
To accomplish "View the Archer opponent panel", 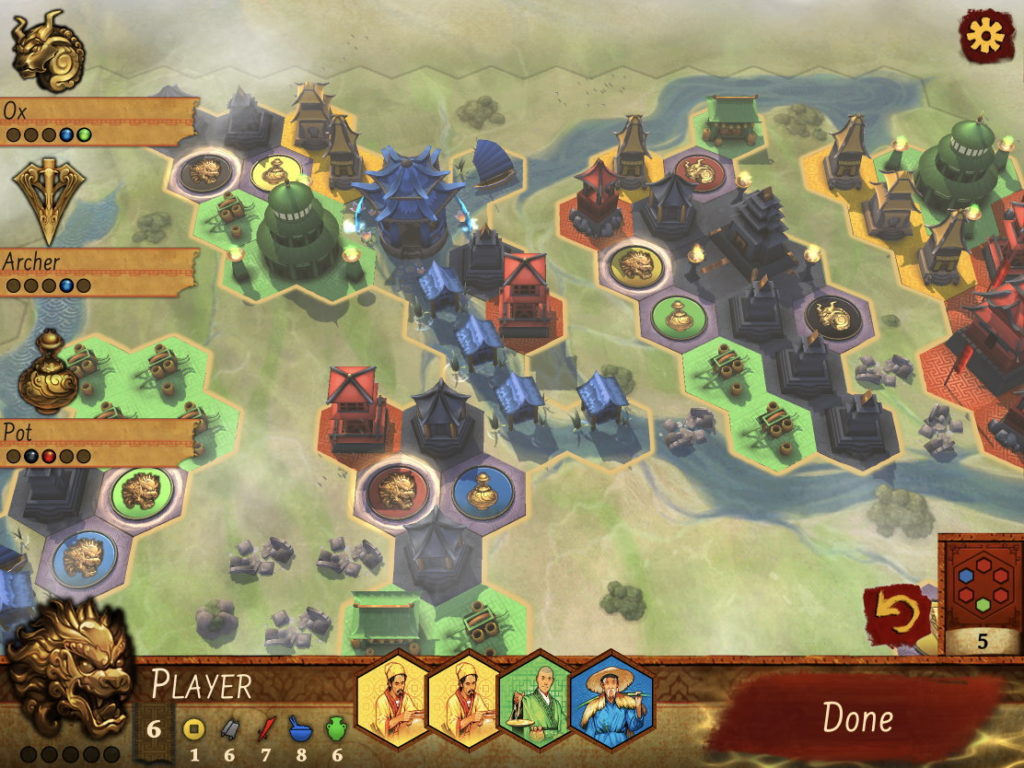I will (97, 271).
